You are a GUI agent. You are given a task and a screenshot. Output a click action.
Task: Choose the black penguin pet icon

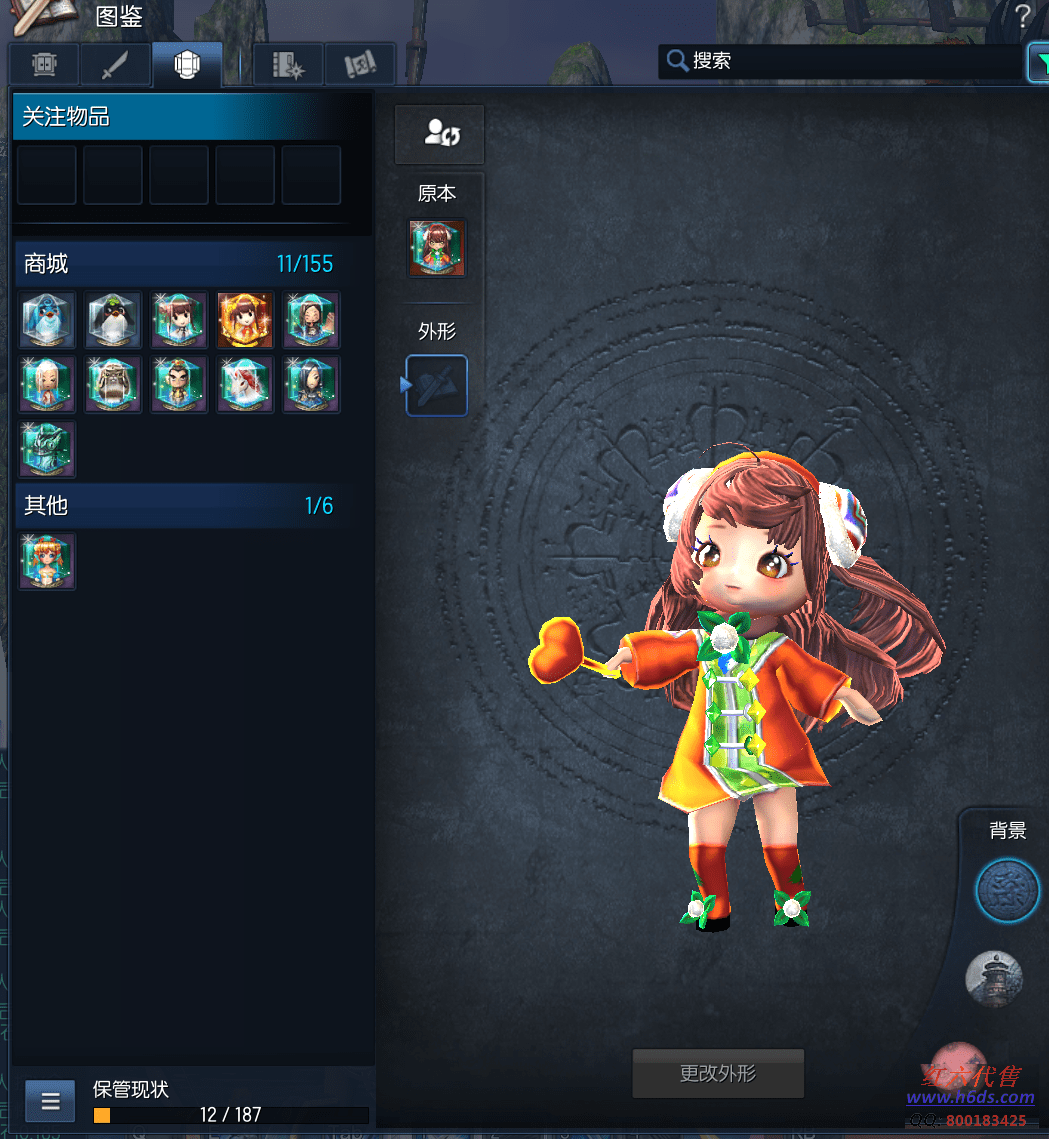(x=113, y=320)
